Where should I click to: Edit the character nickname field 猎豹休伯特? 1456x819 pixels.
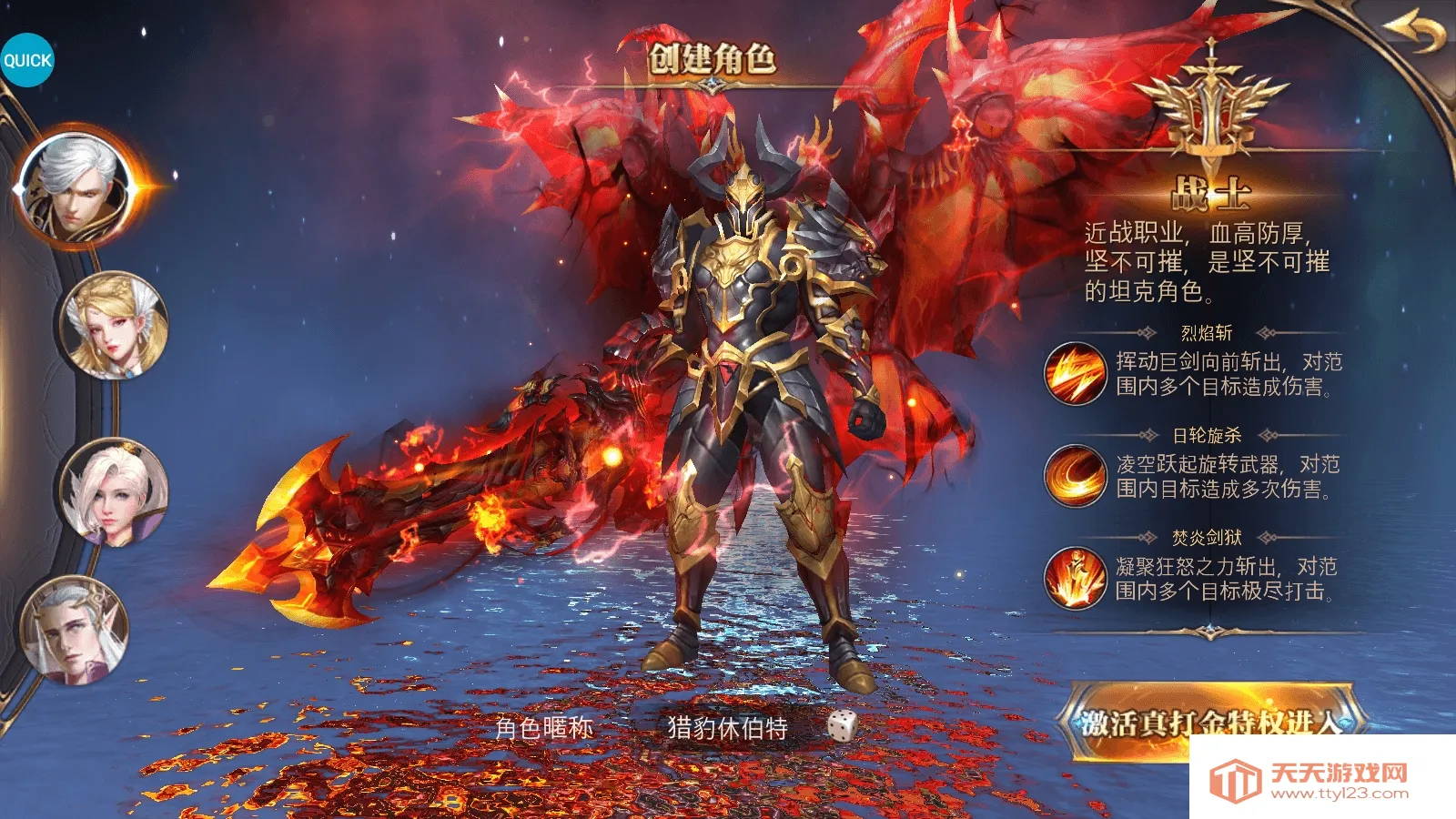point(727,728)
